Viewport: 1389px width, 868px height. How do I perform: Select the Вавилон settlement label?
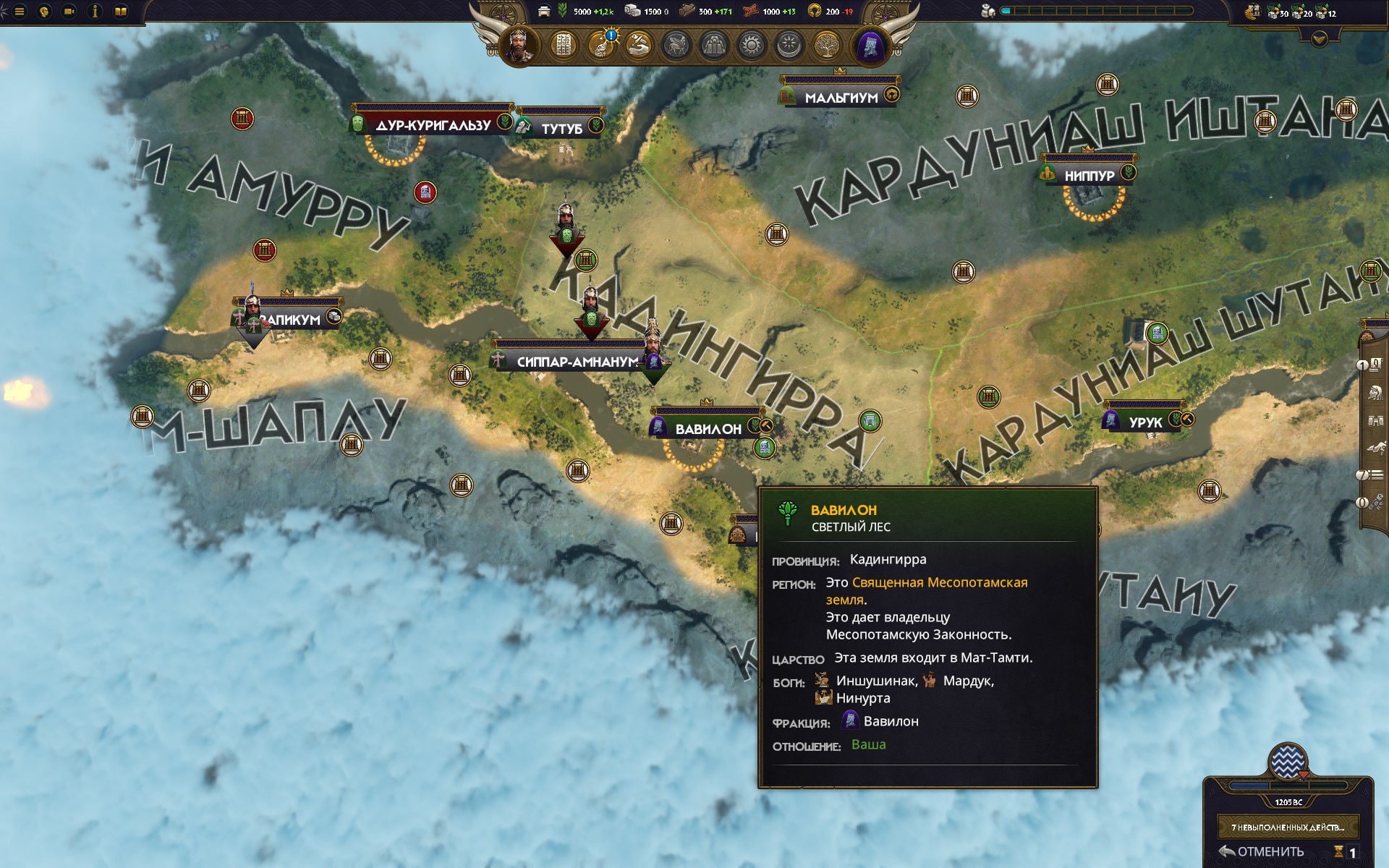click(x=708, y=429)
